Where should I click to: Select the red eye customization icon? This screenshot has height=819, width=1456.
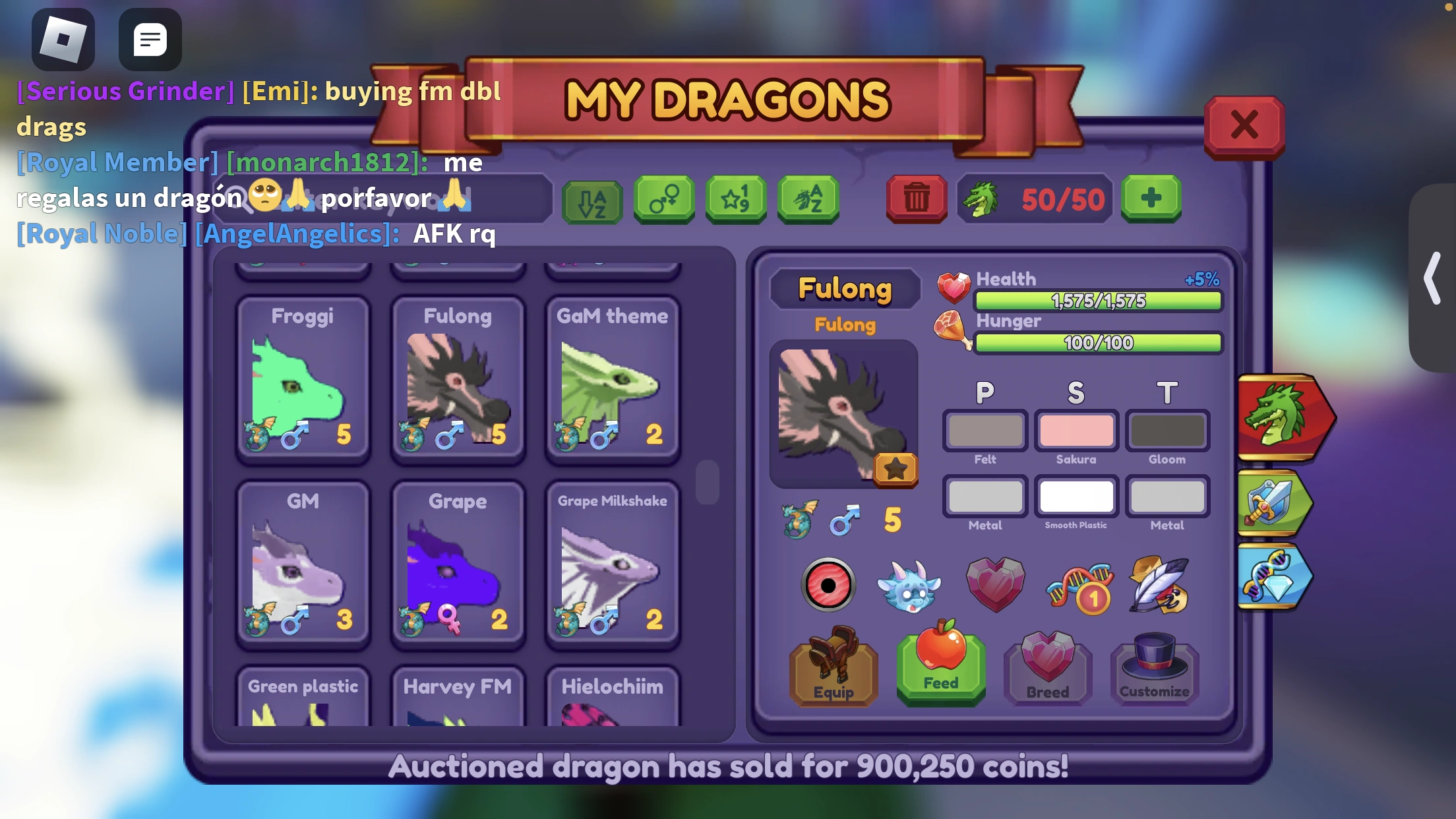point(828,585)
